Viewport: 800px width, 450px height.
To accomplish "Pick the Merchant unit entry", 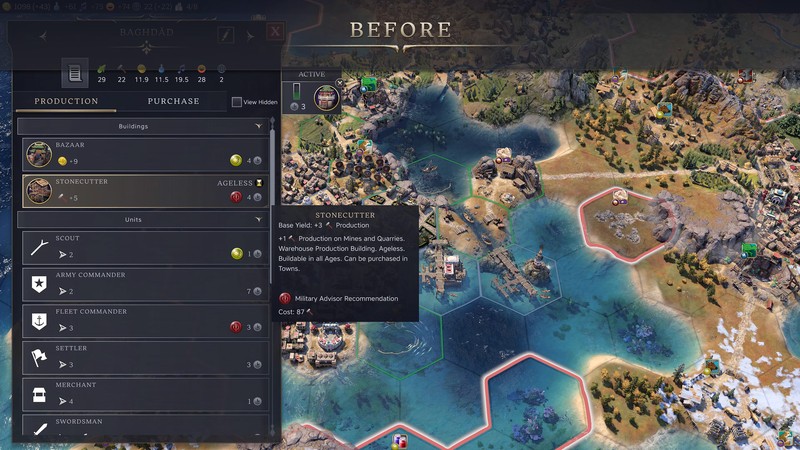I will point(145,394).
